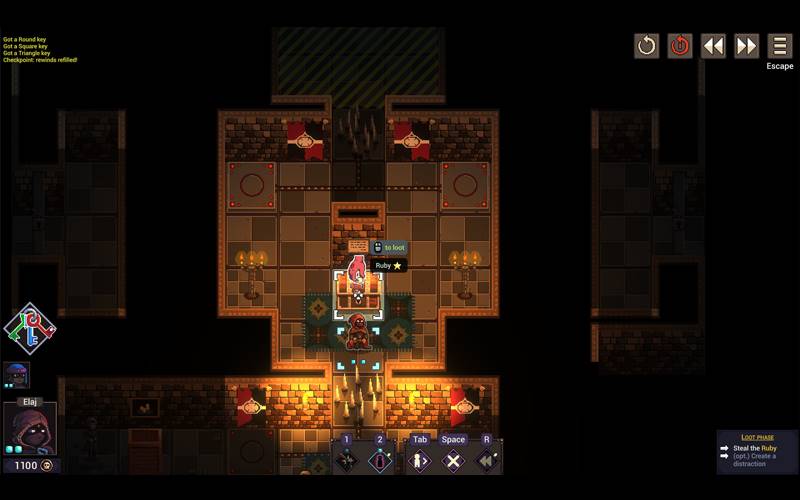Open the Escape hamburger menu
The image size is (800, 500).
point(780,46)
